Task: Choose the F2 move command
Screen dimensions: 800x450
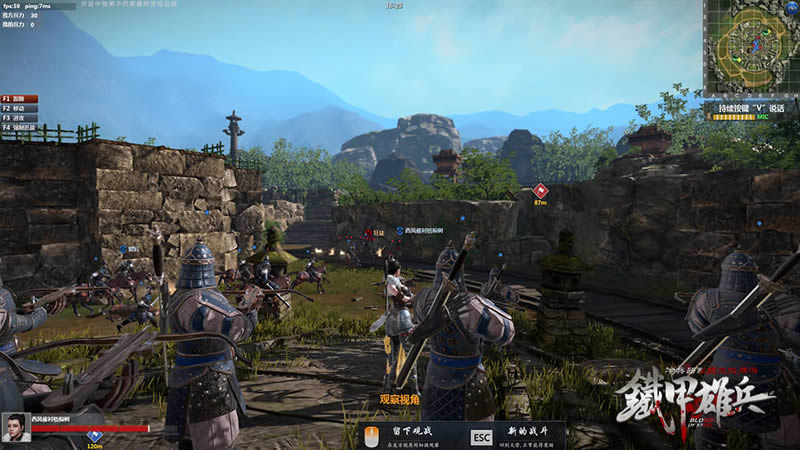Action: [x=19, y=108]
